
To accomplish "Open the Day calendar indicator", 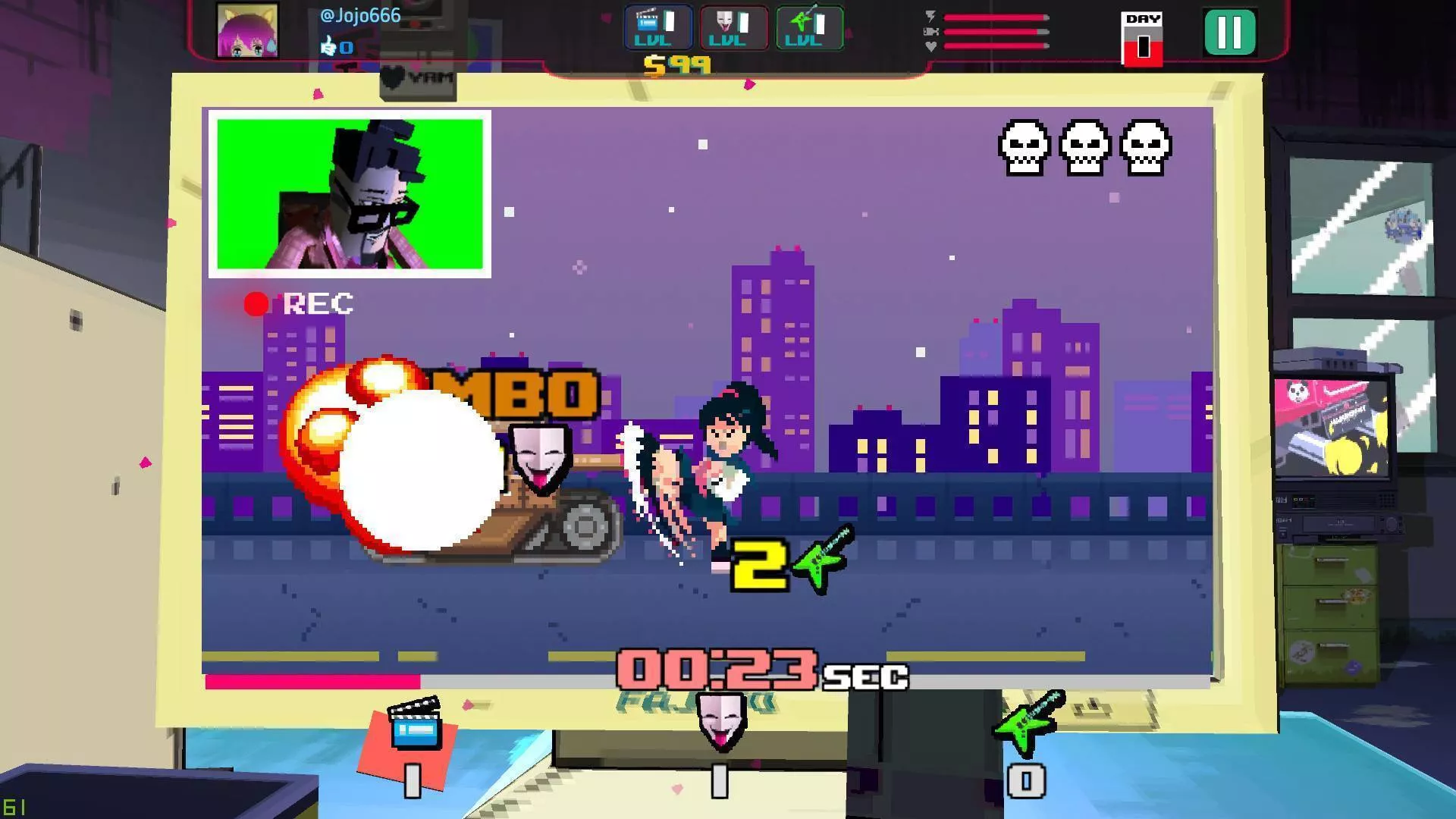I will [x=1142, y=38].
